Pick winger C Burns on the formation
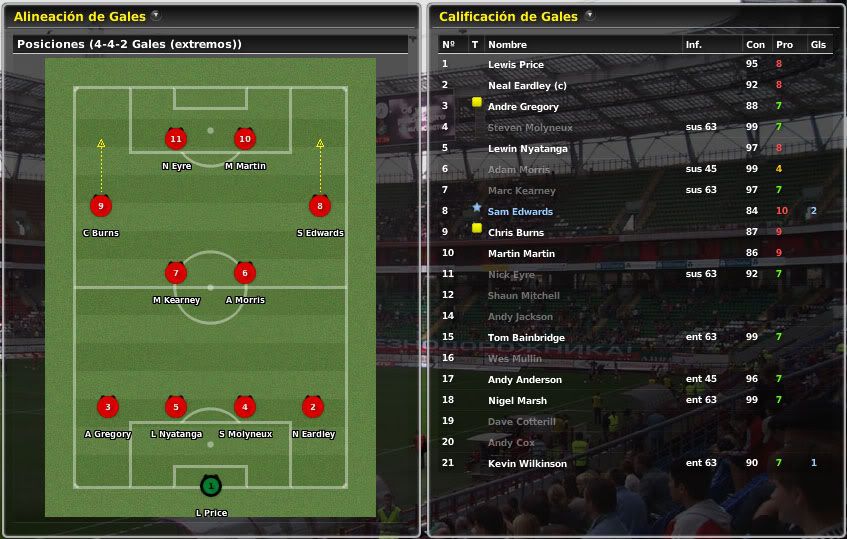 tap(100, 207)
